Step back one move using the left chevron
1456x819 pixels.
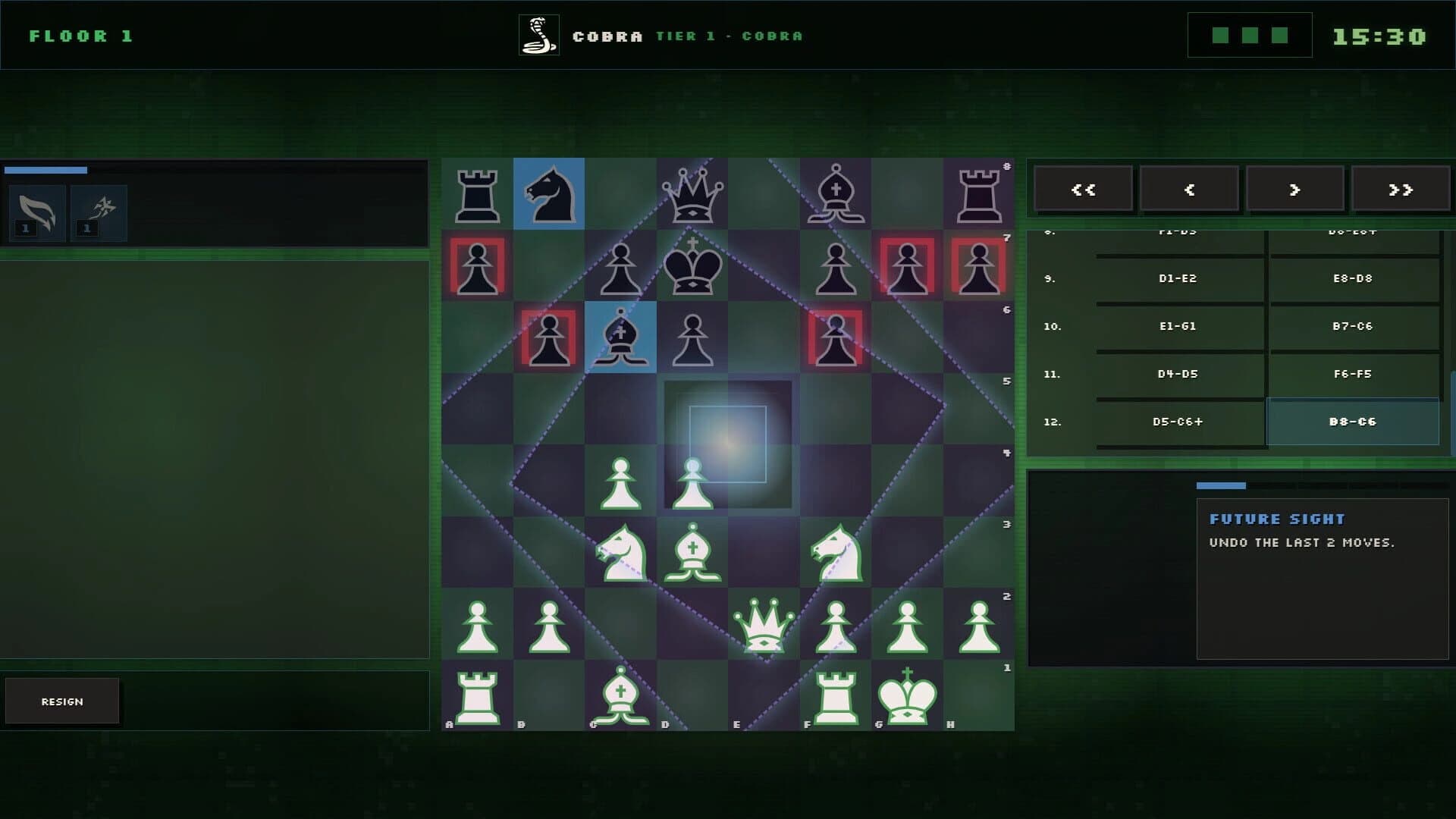click(x=1189, y=189)
